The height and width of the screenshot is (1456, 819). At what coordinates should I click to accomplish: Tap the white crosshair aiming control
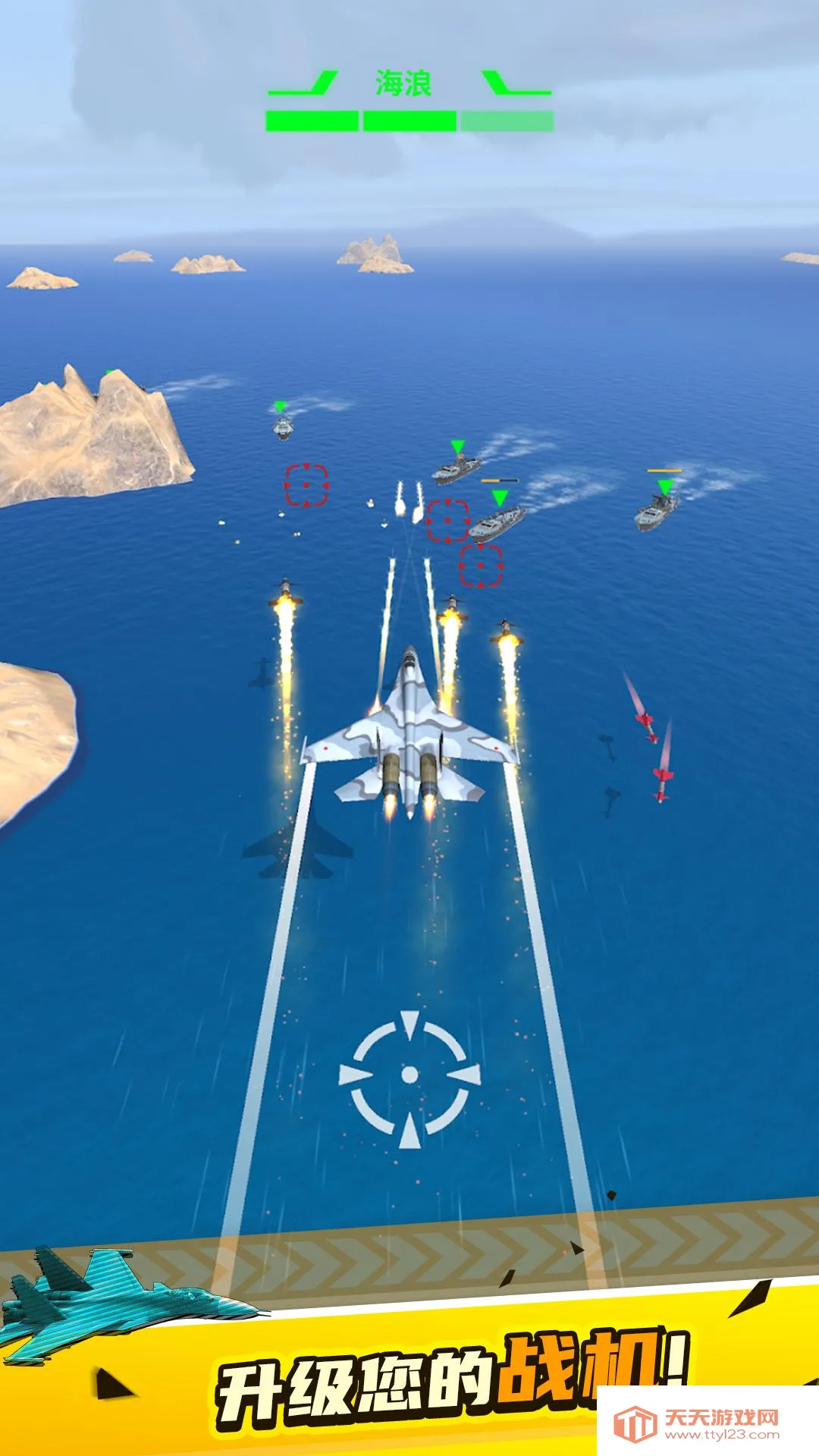click(409, 1075)
